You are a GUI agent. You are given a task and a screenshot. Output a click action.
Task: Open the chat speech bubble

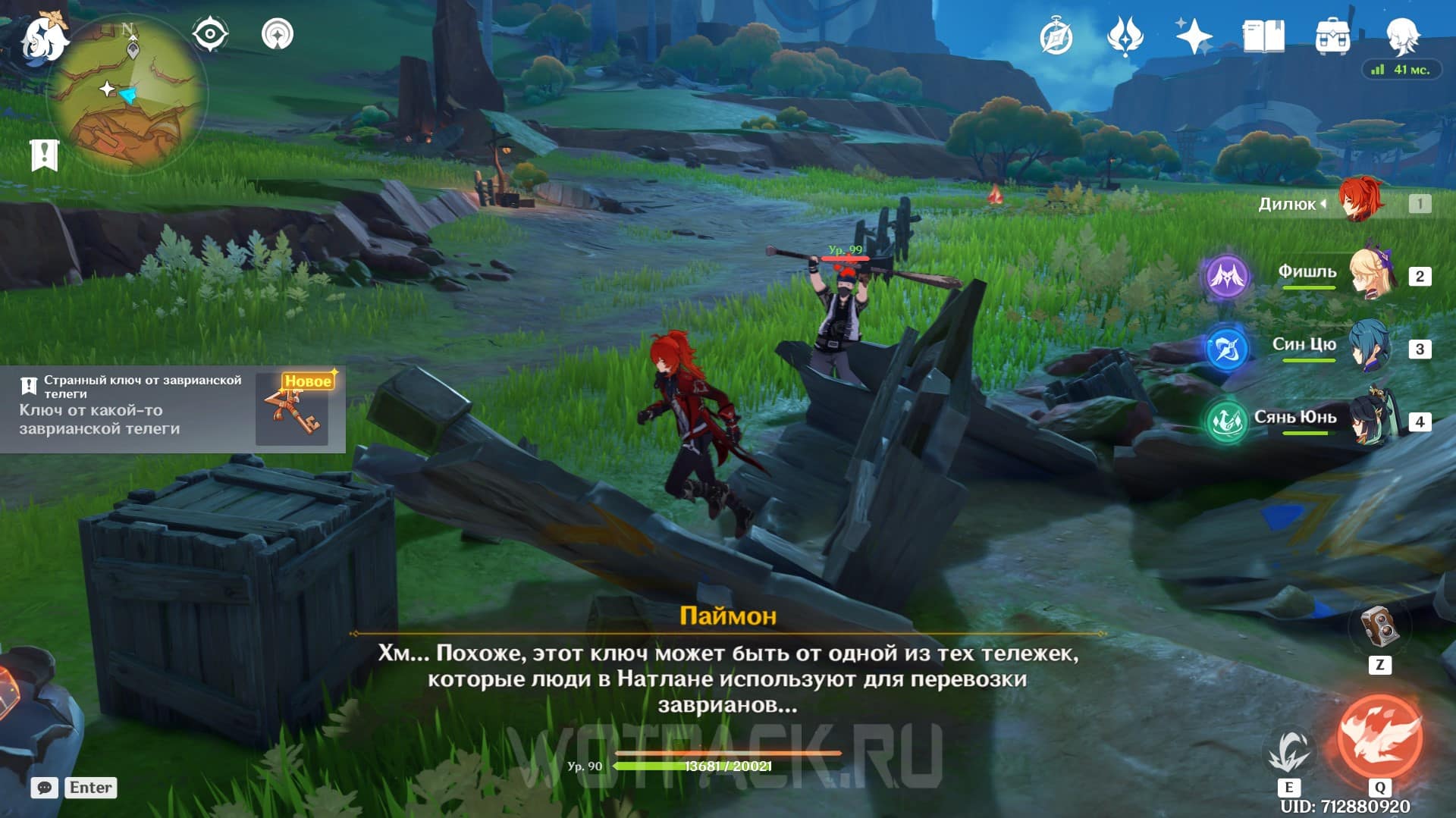tap(45, 788)
